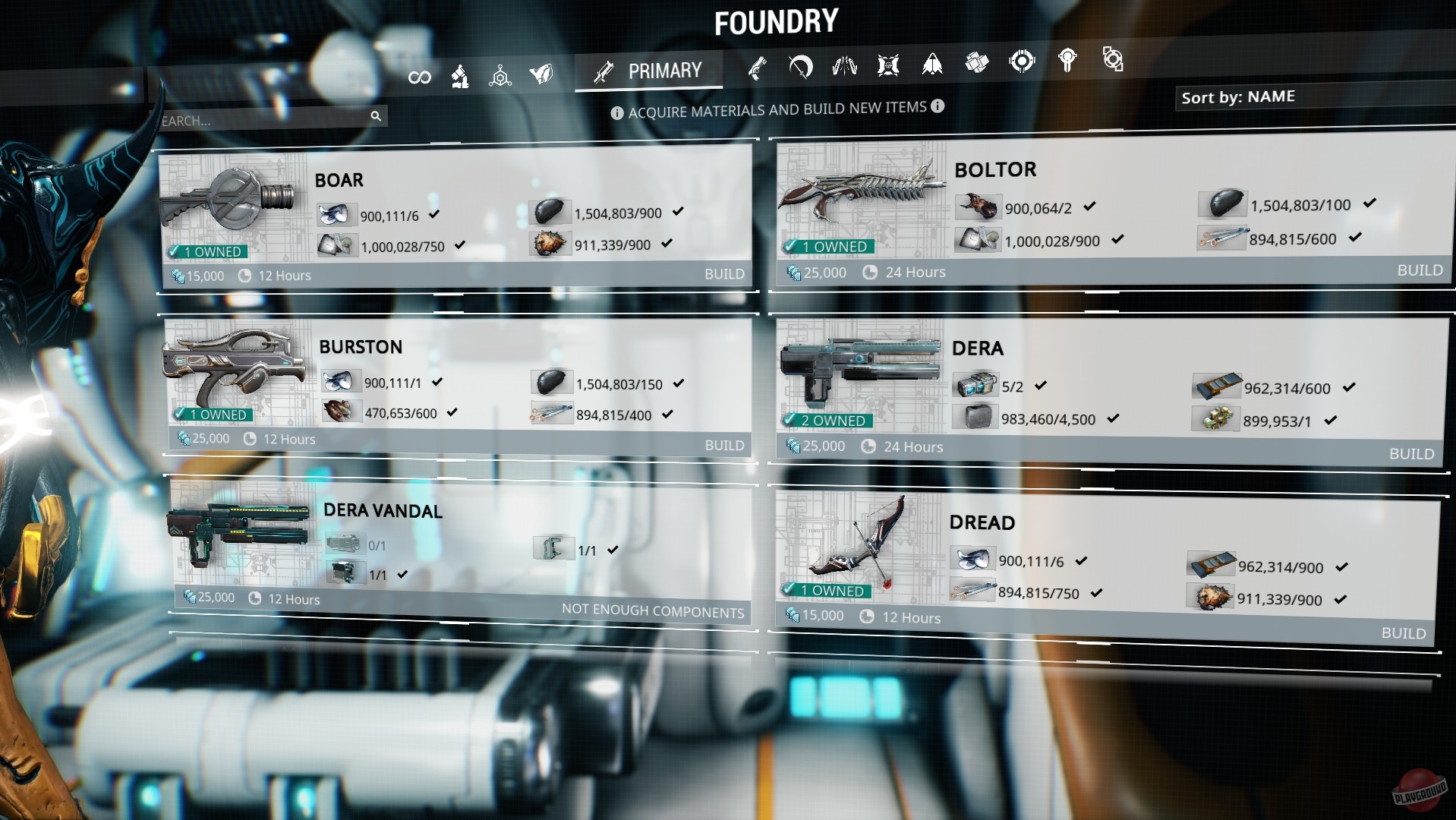Click the search magnifying glass icon
The width and height of the screenshot is (1456, 820).
(375, 116)
